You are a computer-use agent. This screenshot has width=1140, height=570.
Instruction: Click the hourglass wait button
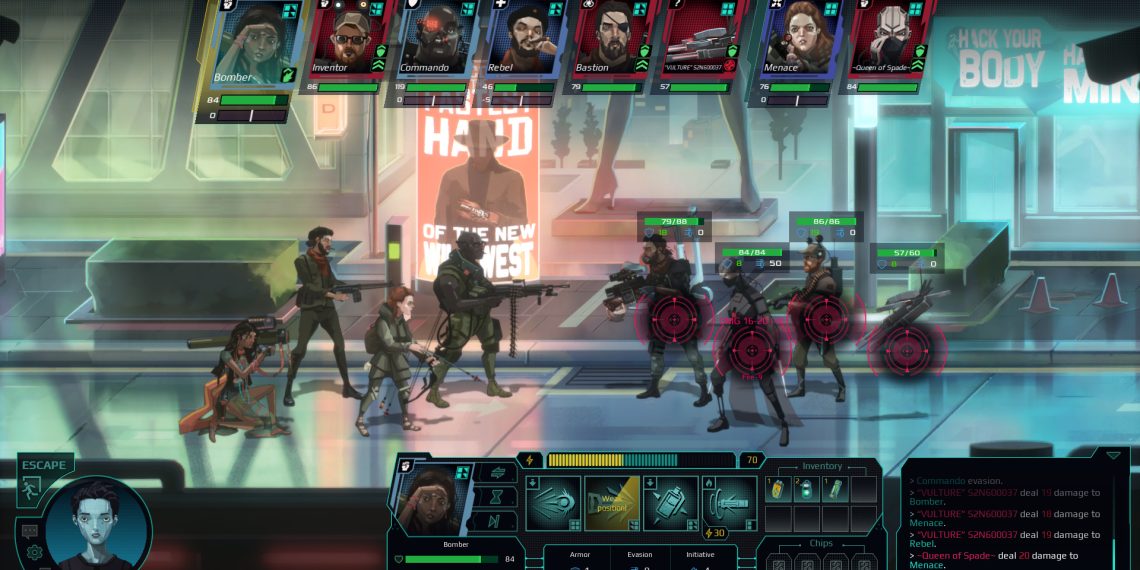pyautogui.click(x=495, y=496)
